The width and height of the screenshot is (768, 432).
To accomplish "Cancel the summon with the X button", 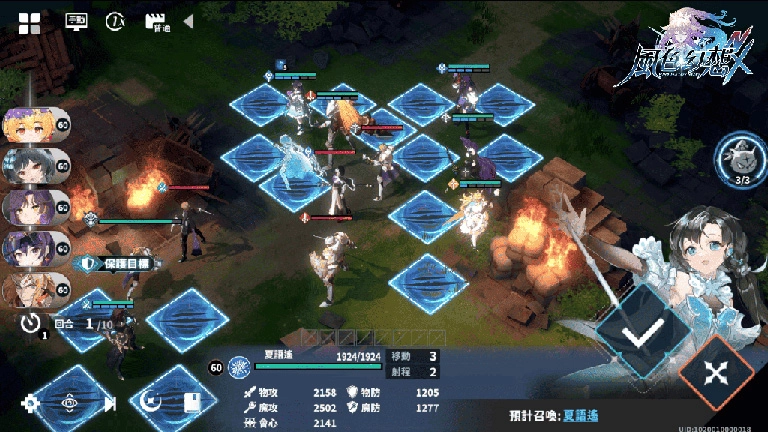I will (x=717, y=372).
